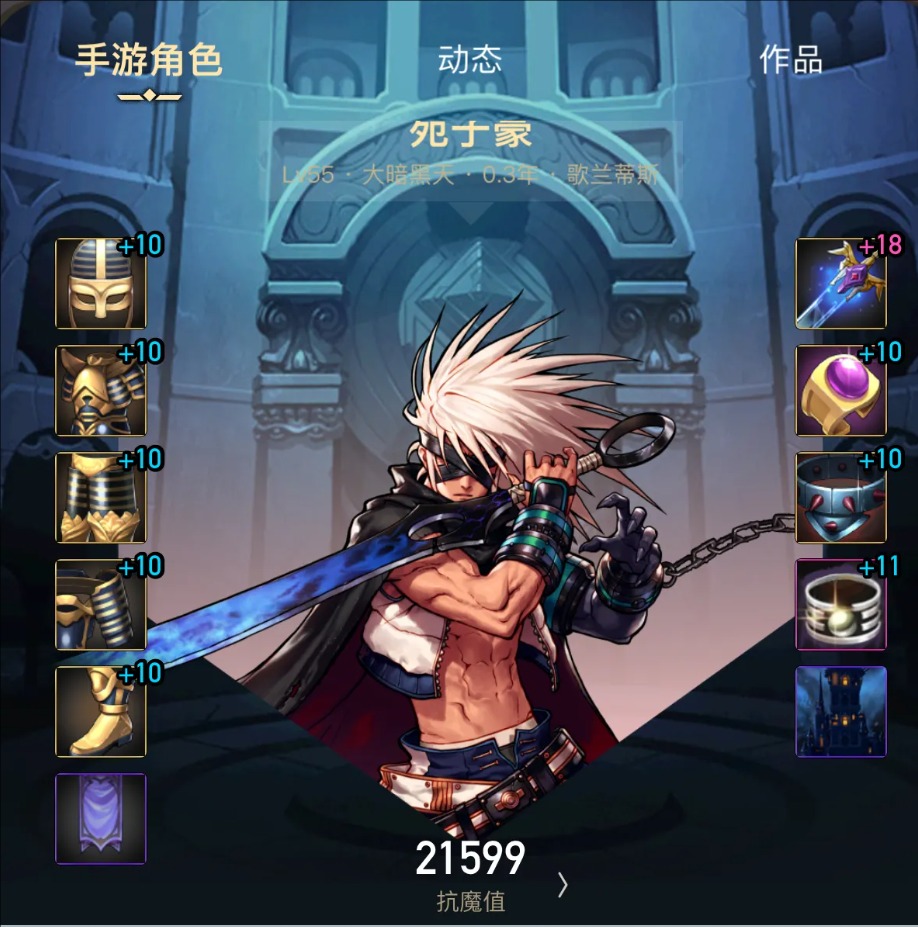918x927 pixels.
Task: View the gold belt armor slot
Action: point(101,605)
